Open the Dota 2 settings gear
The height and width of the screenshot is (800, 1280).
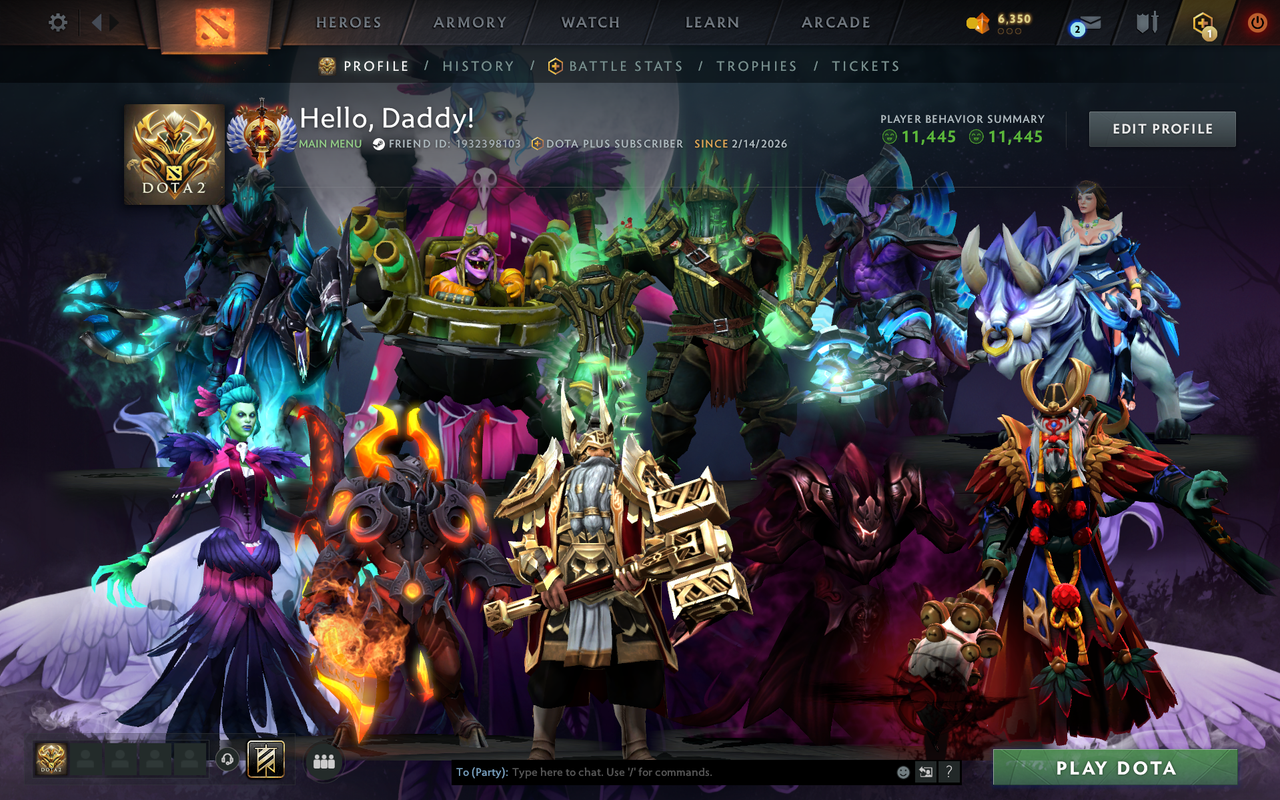point(56,21)
